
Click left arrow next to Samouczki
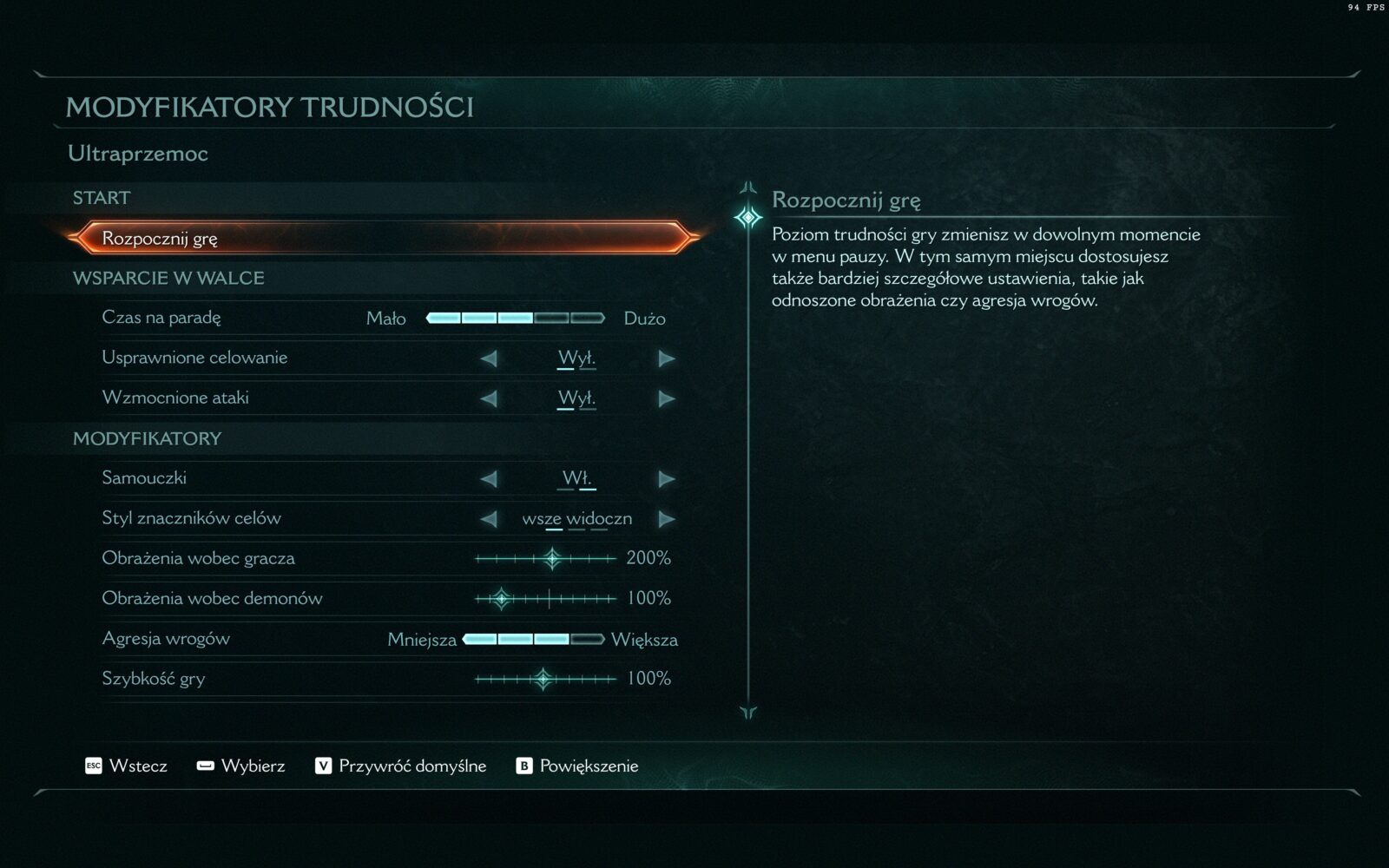489,479
